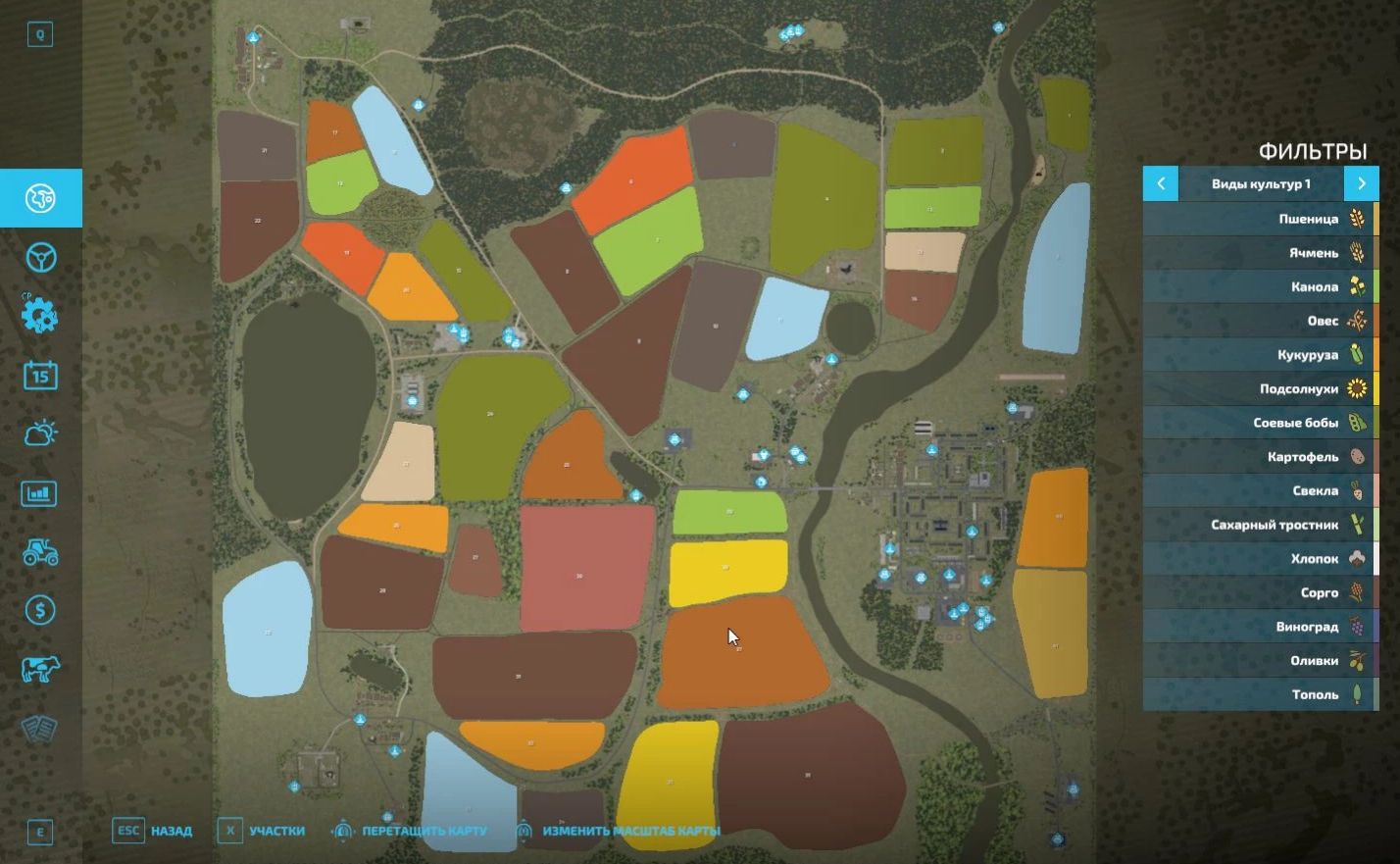Image resolution: width=1400 pixels, height=864 pixels.
Task: Open the Виды культур 1 category selector
Action: pos(1261,183)
